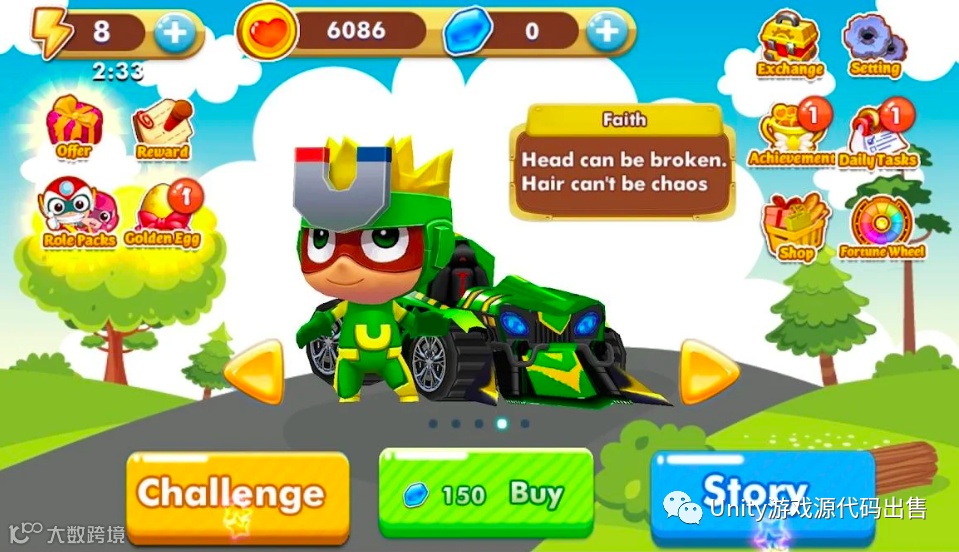
Task: View the Achievement trophy
Action: click(791, 135)
